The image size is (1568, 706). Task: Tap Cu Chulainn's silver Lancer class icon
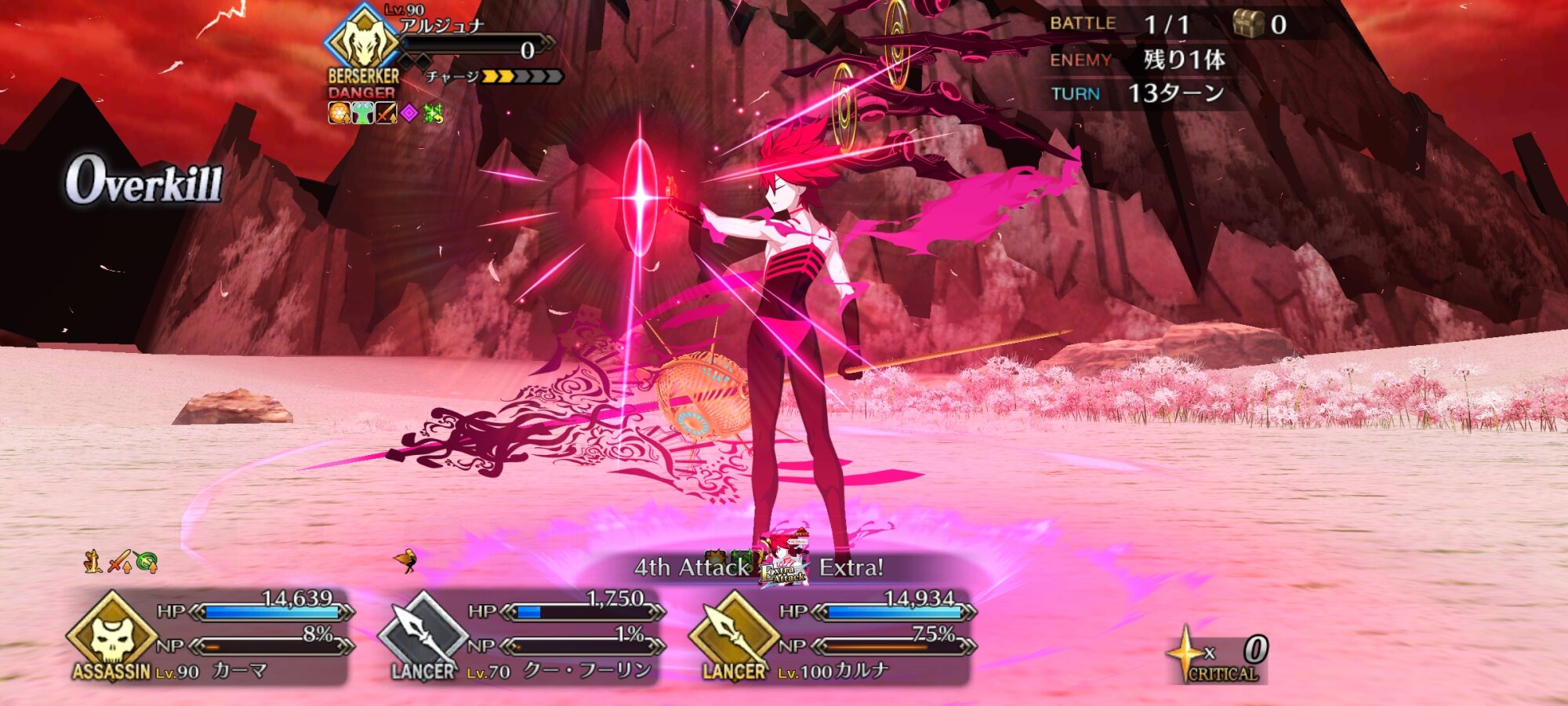423,635
